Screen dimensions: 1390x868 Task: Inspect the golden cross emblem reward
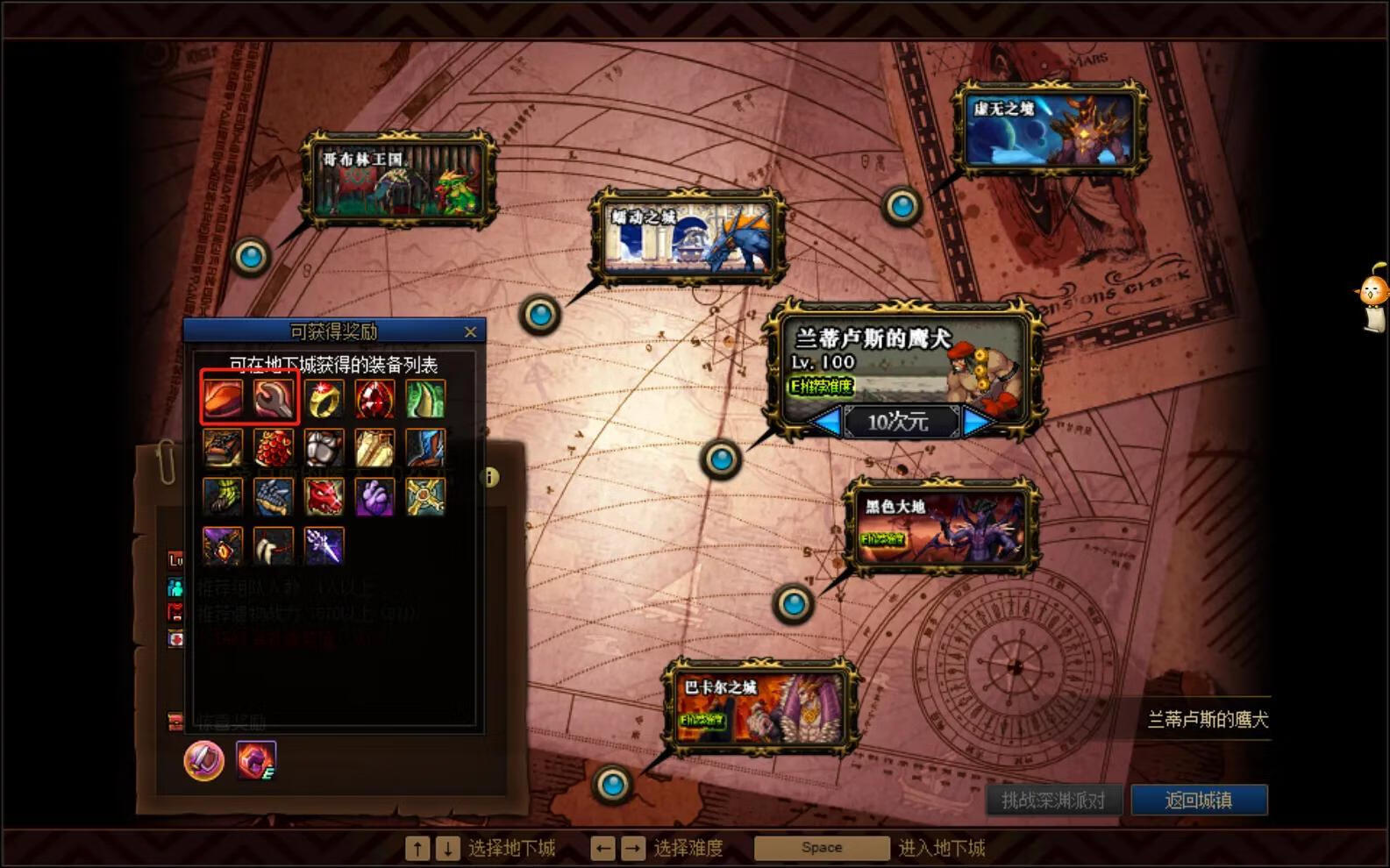(425, 497)
